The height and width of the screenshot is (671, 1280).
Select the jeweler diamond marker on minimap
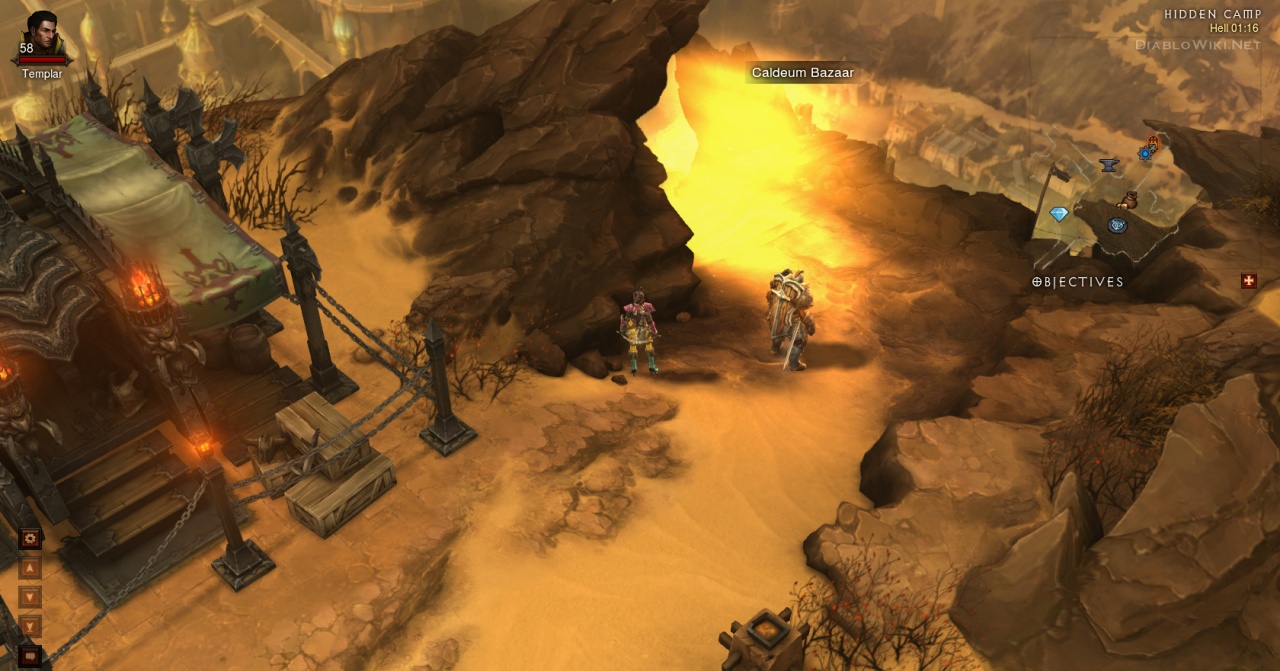(x=1059, y=214)
